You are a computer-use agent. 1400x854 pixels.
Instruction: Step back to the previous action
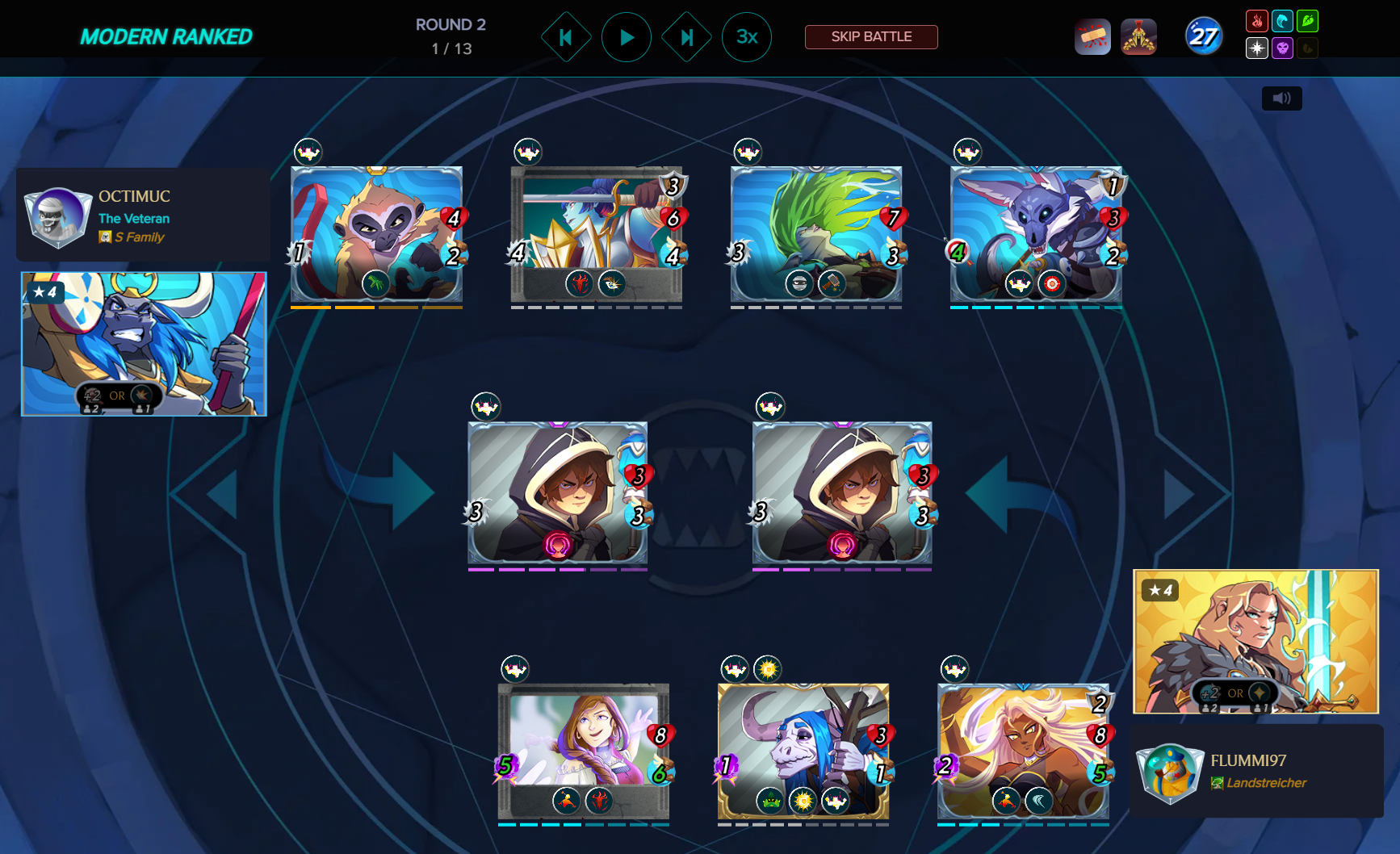point(565,37)
